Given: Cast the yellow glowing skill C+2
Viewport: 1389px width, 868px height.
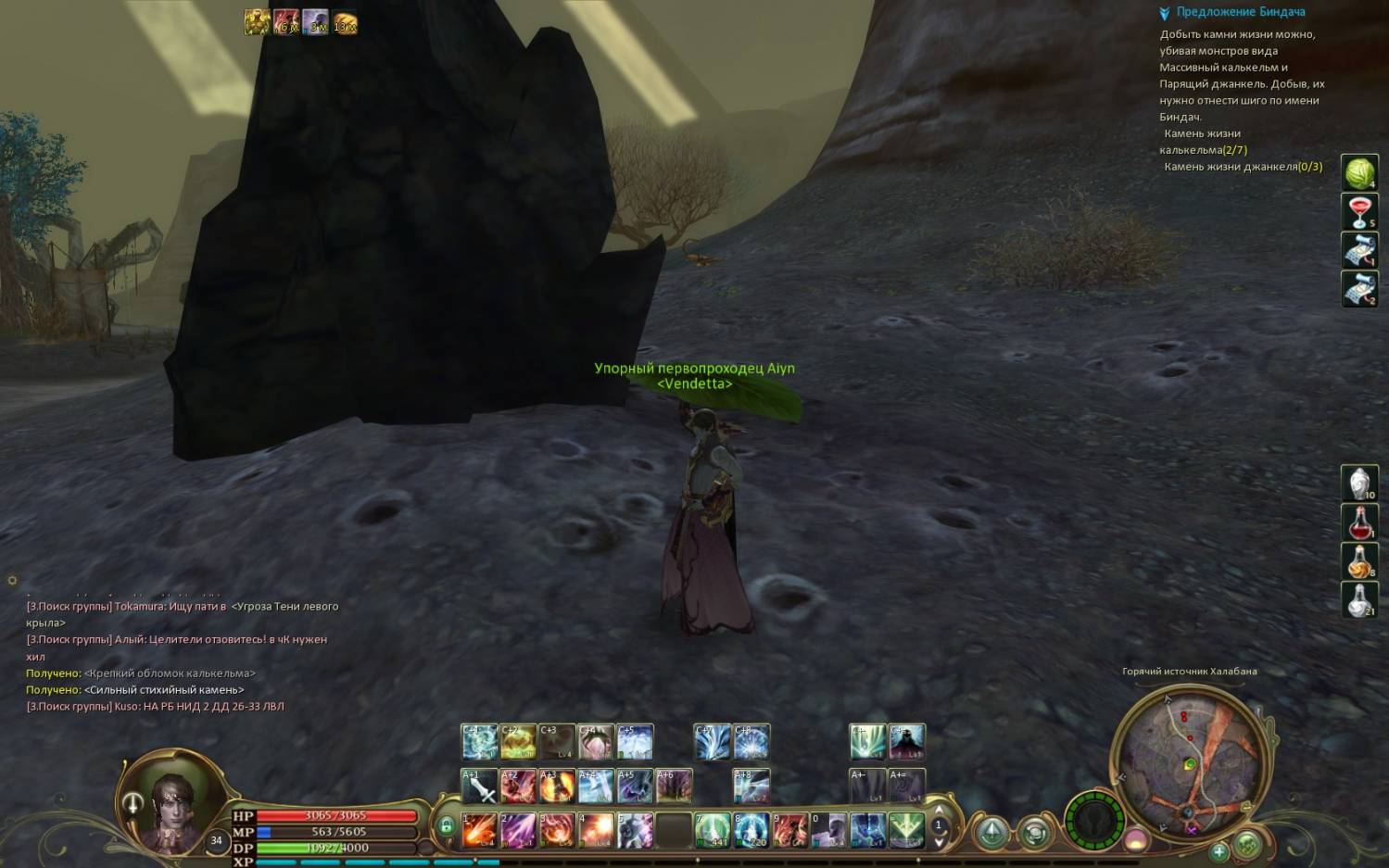Looking at the screenshot, I should click(518, 742).
